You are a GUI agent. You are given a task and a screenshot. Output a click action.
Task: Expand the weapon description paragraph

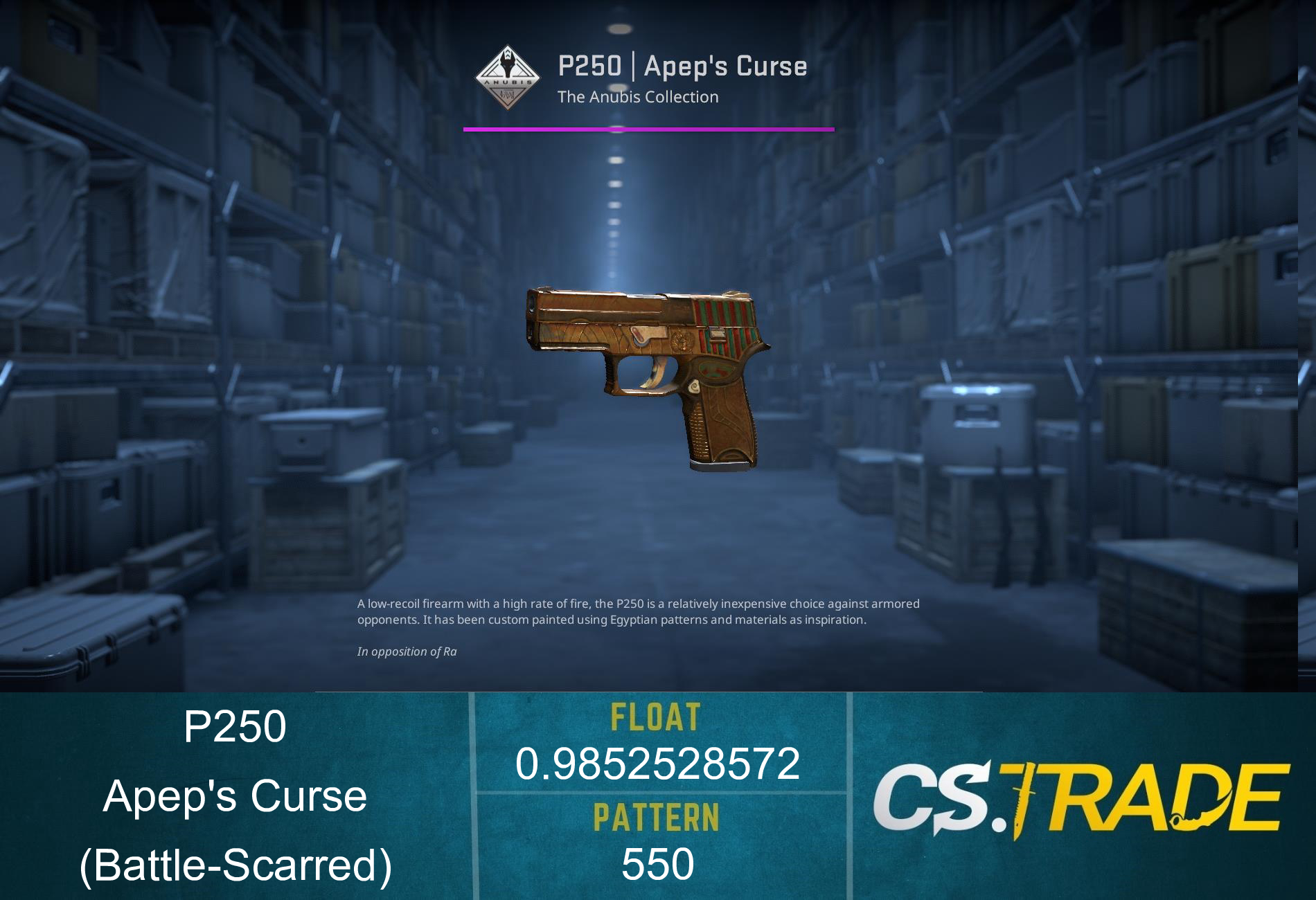point(637,613)
